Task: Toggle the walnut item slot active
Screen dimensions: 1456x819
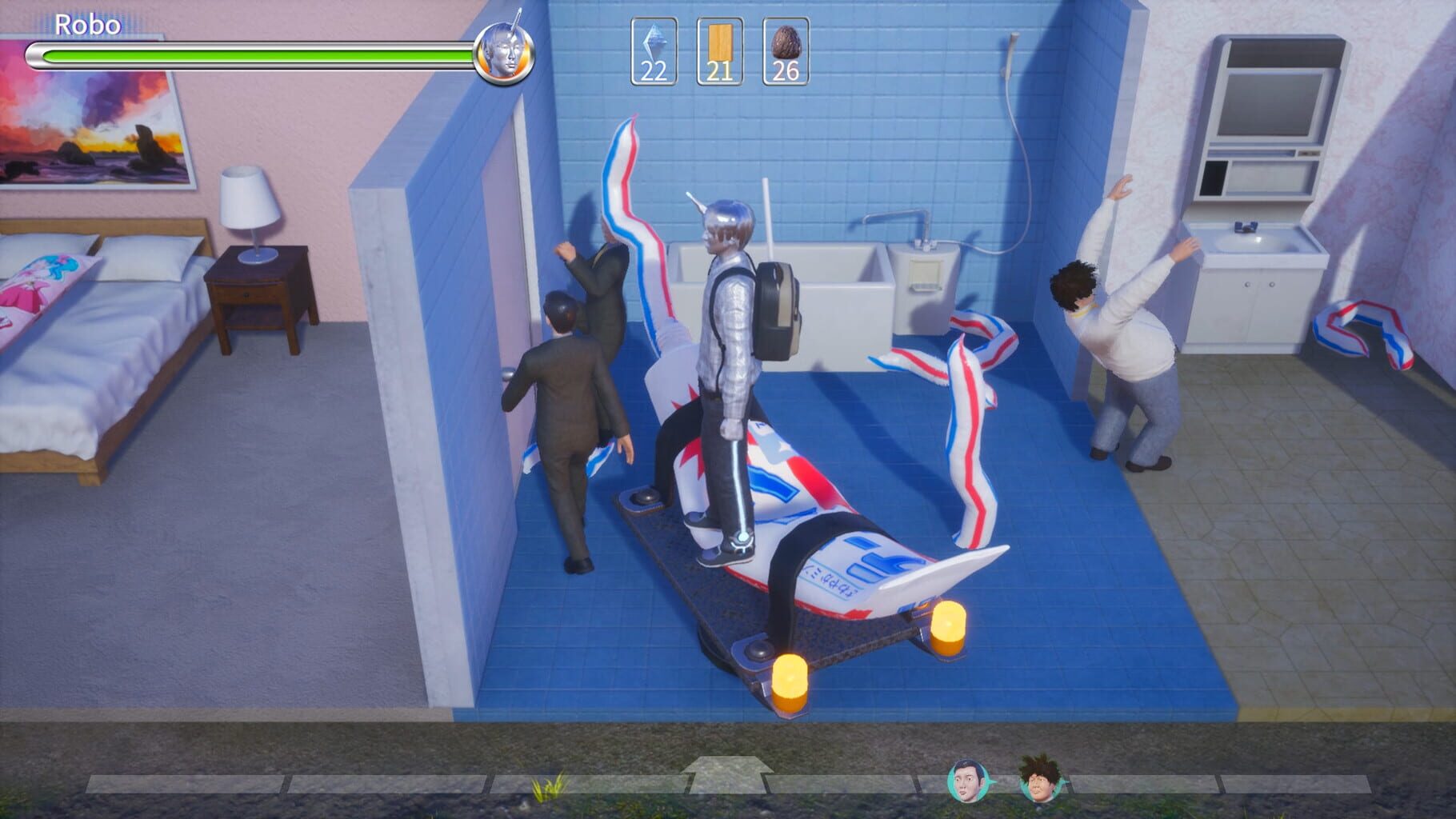Action: point(785,50)
